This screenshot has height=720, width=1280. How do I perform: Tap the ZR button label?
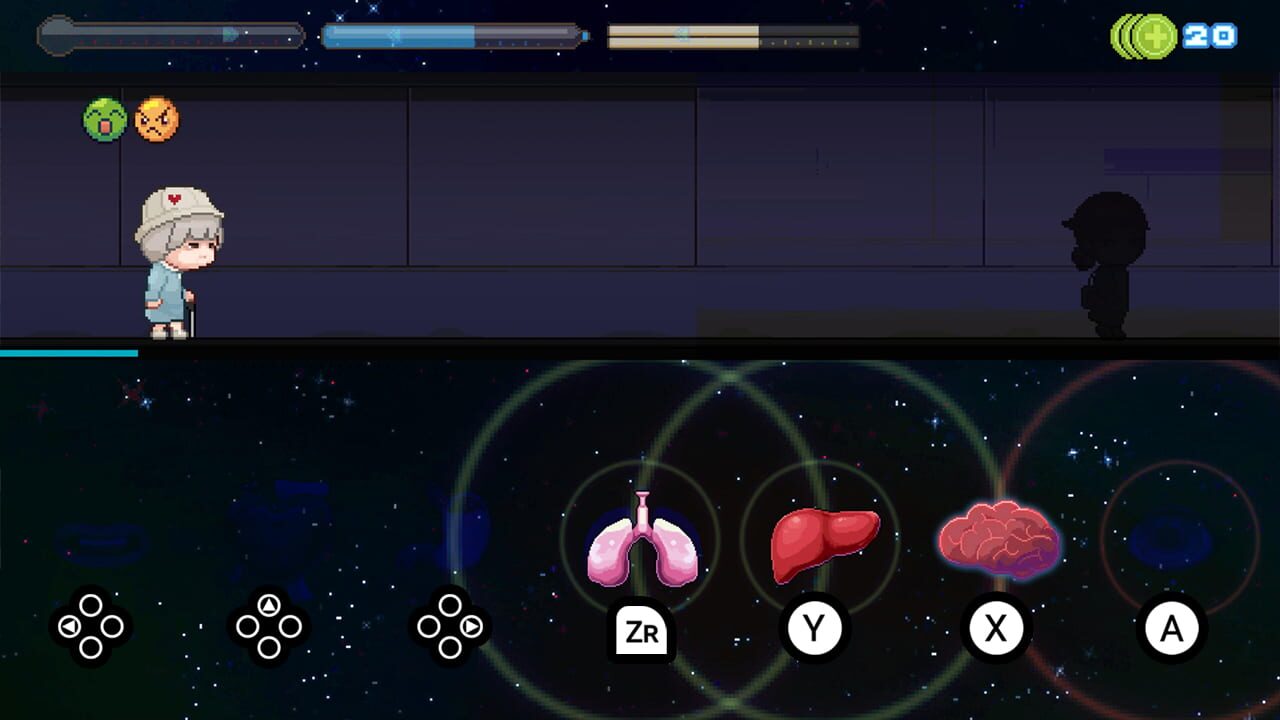click(641, 631)
